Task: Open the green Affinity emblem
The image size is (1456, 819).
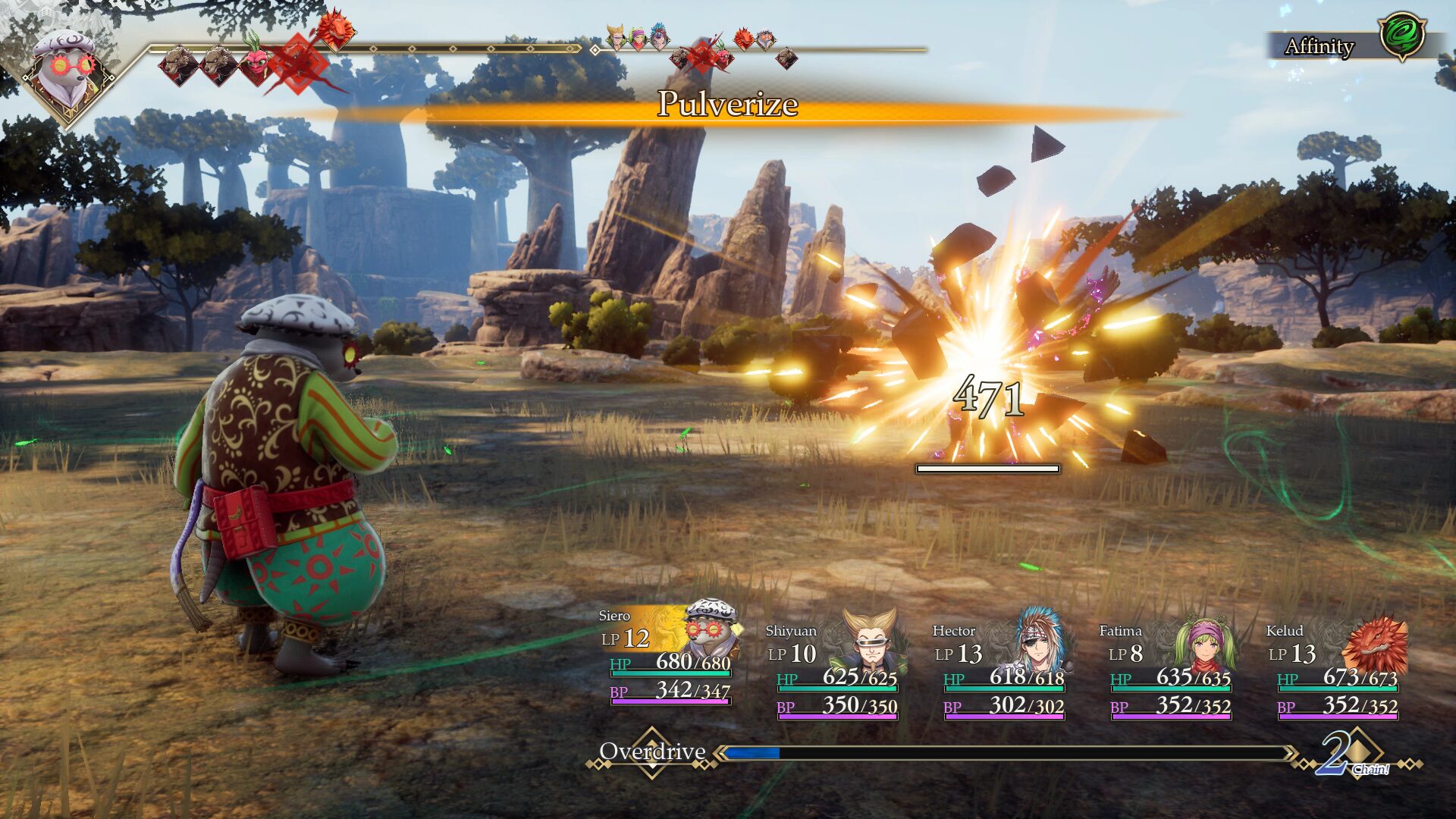Action: (x=1402, y=36)
